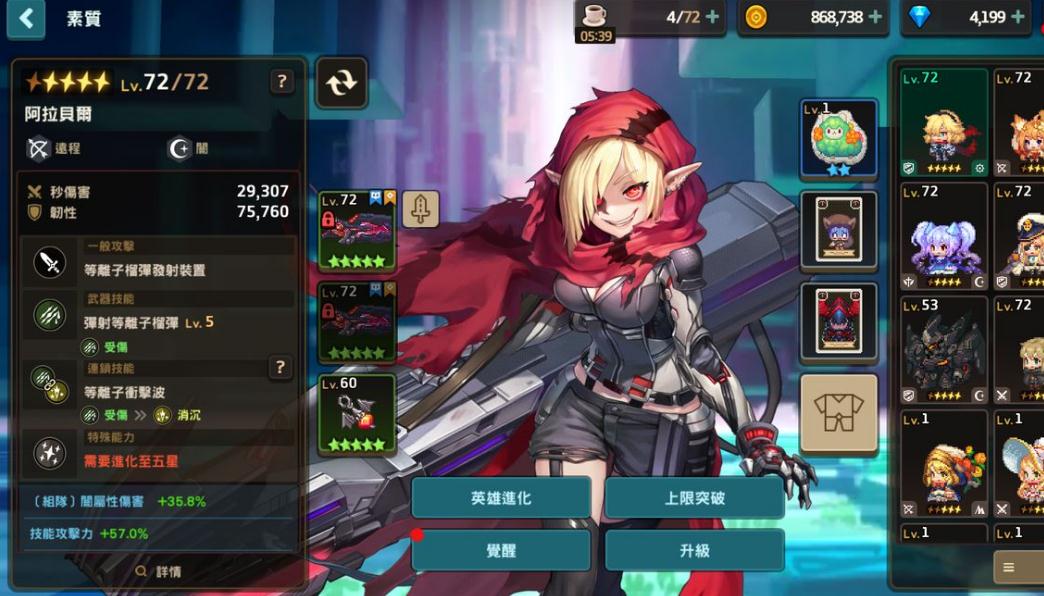The height and width of the screenshot is (596, 1044).
Task: Select the green creature merch slot
Action: click(838, 137)
